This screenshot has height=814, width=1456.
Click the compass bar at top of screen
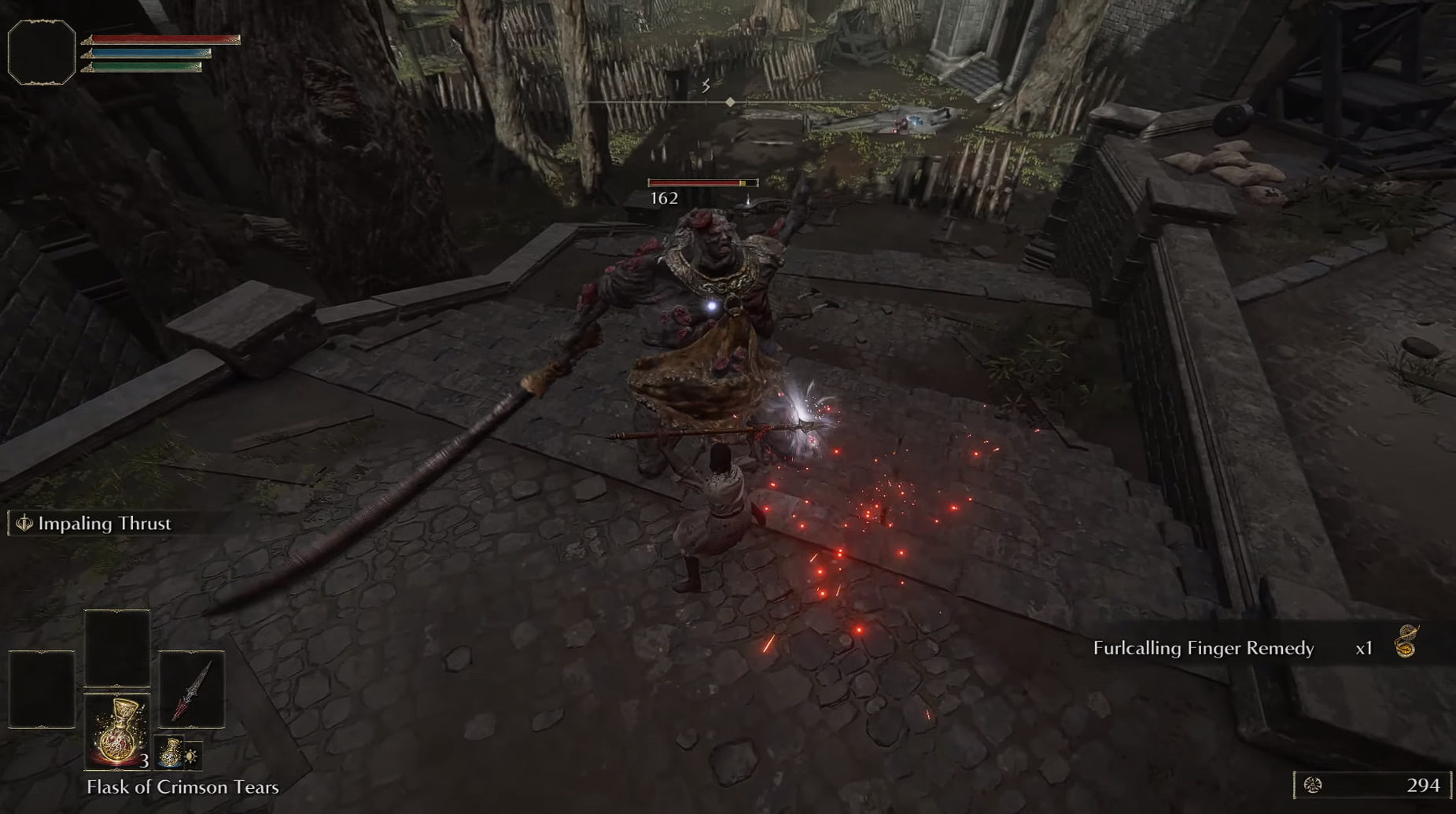[730, 102]
